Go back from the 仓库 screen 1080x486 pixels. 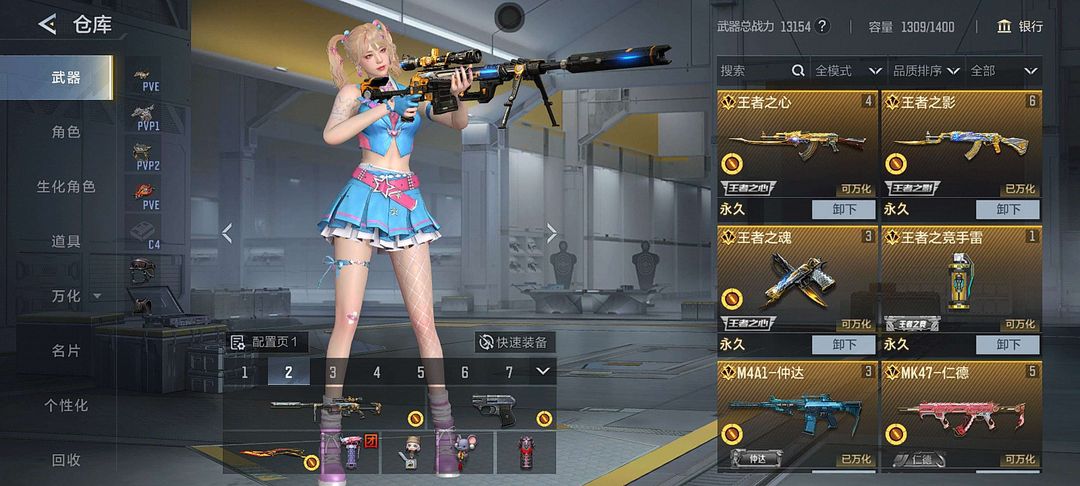pos(46,24)
